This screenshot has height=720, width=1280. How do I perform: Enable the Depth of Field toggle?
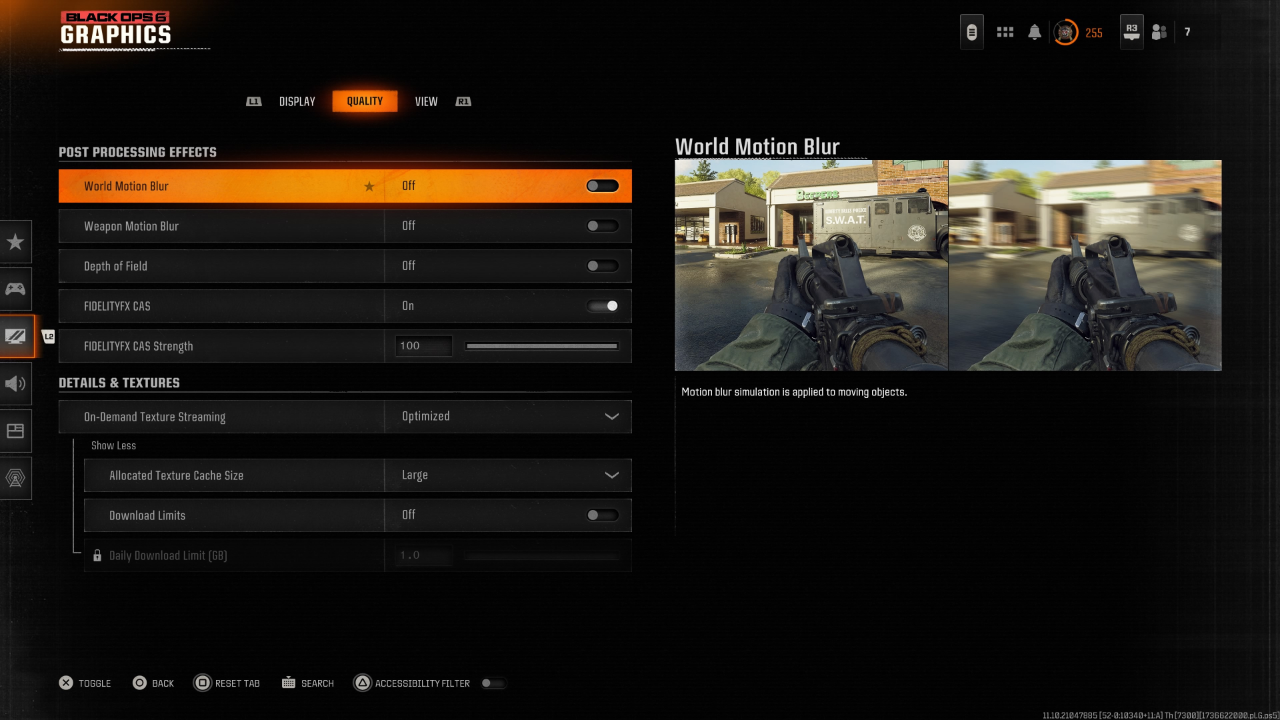[x=602, y=266]
